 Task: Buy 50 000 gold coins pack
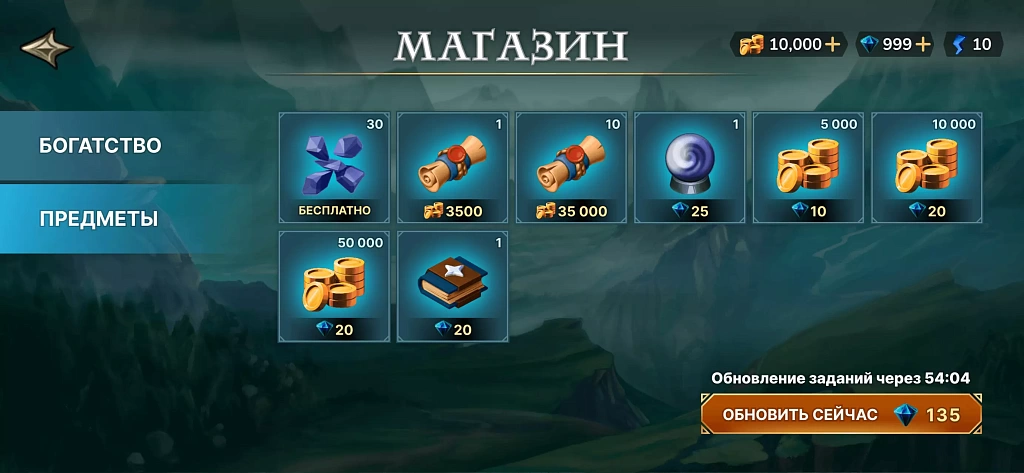pos(334,287)
